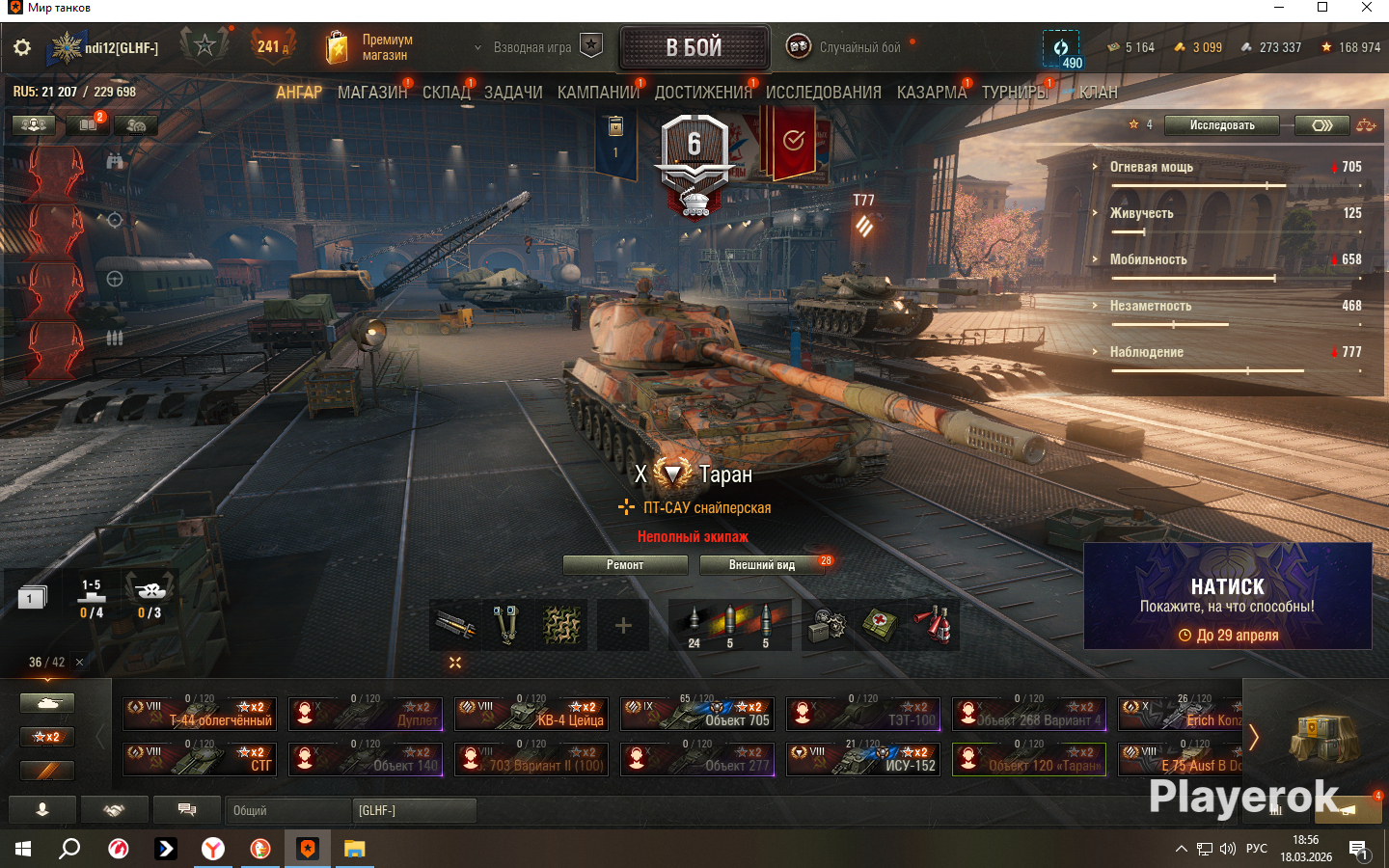Start battle with the В БОЙ button
This screenshot has height=868, width=1389.
click(694, 47)
